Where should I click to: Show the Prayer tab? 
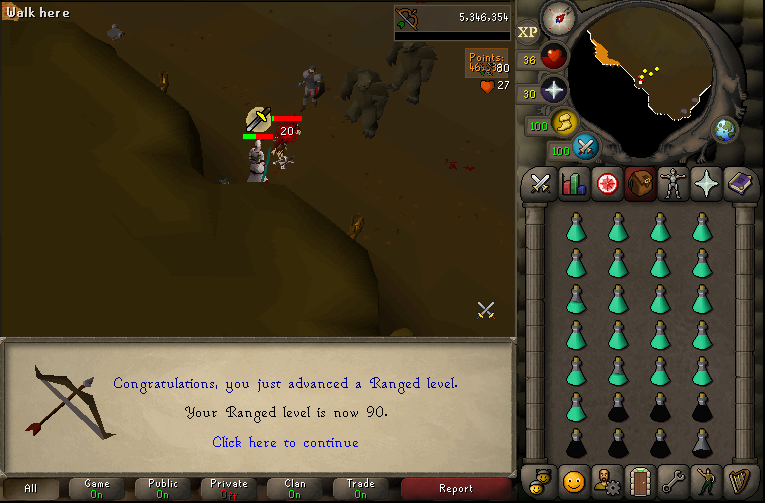(706, 183)
